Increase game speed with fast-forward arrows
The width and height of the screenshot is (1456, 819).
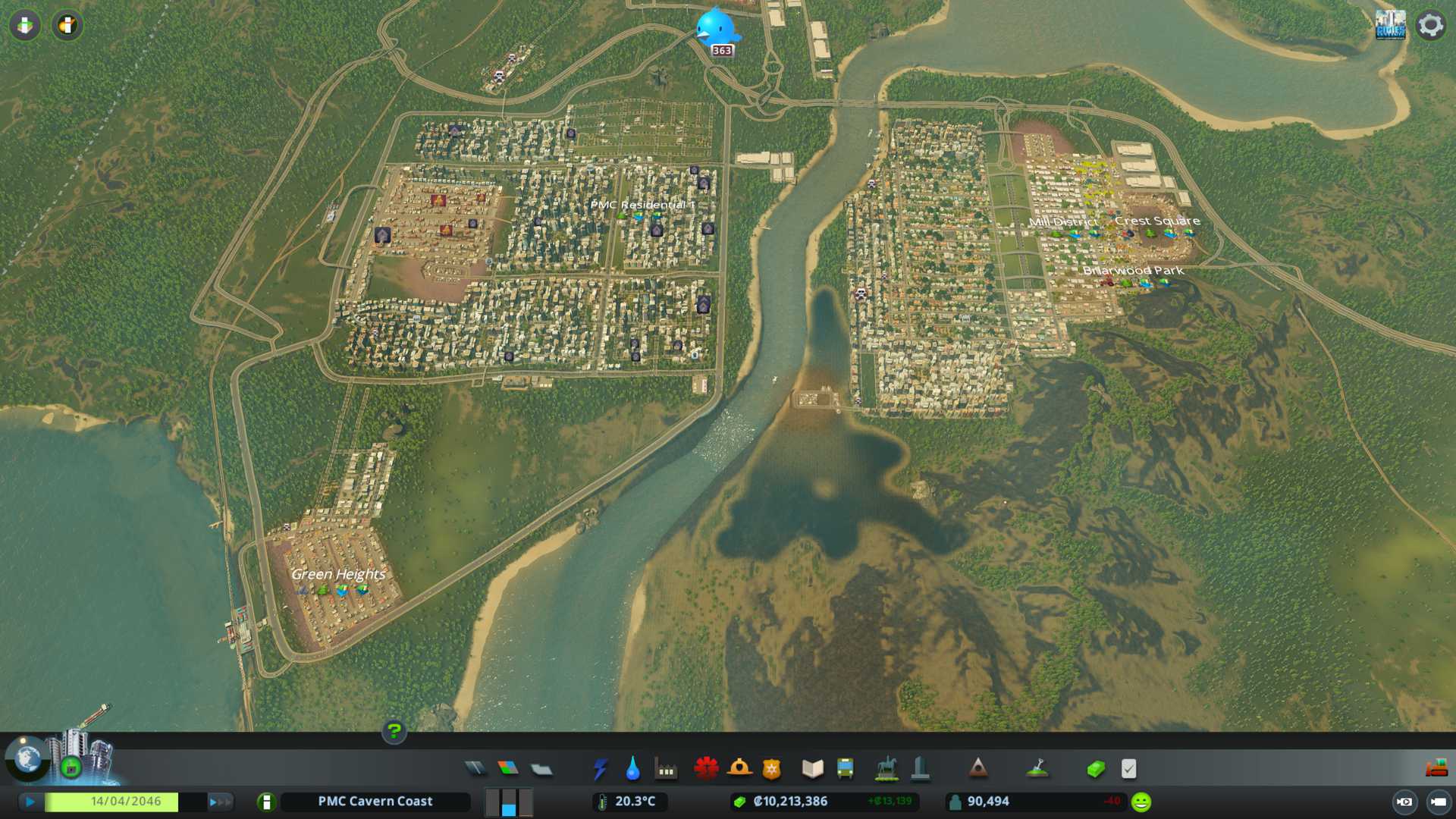[219, 802]
